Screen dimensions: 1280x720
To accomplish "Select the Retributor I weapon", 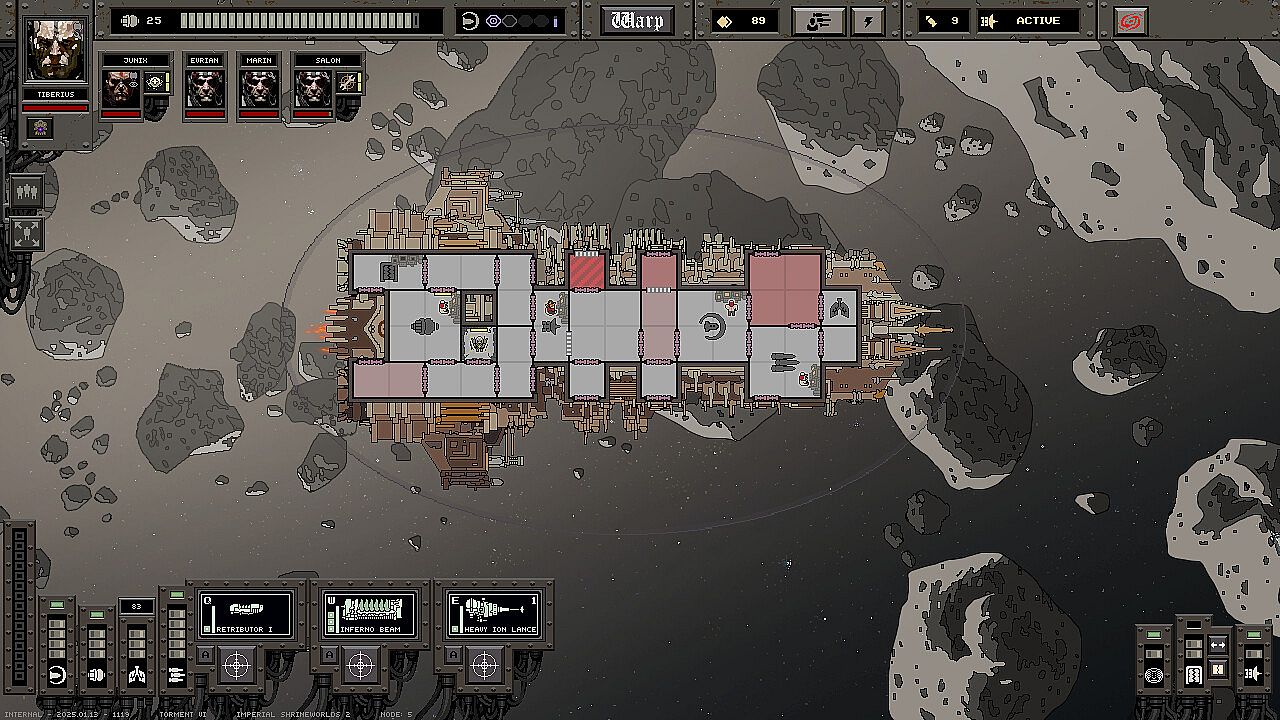I will 246,613.
